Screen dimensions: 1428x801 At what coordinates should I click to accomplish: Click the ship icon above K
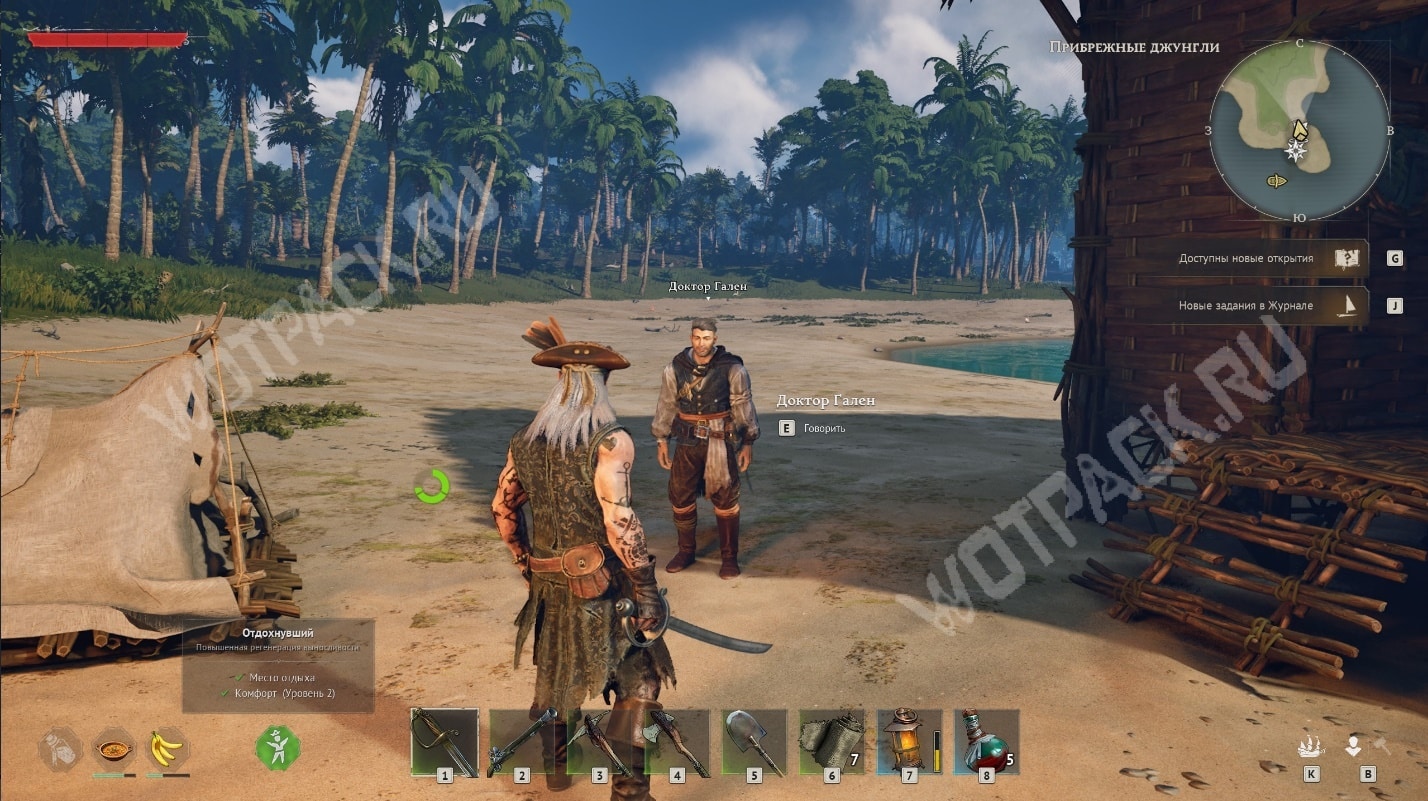(x=1310, y=746)
